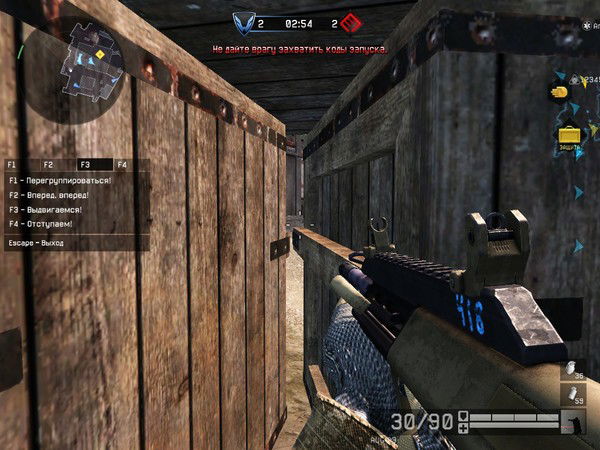Select the grenade slot showing 36

click(x=571, y=369)
